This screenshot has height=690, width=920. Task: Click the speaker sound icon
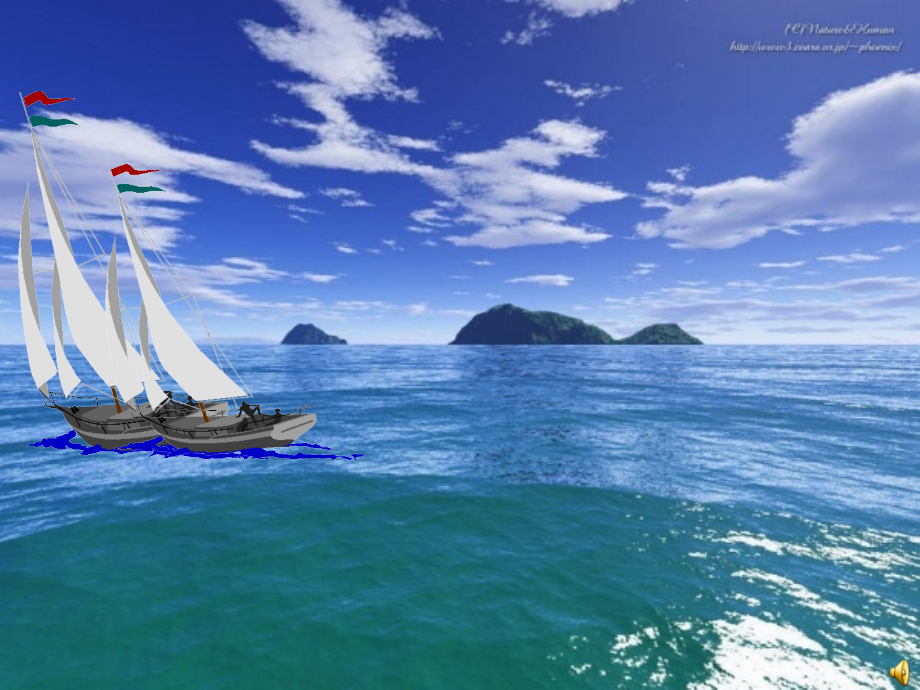coord(899,671)
